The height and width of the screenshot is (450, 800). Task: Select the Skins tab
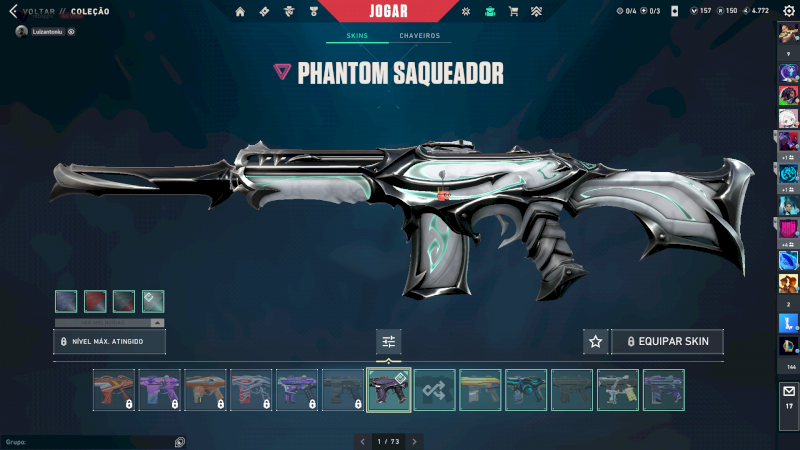357,36
